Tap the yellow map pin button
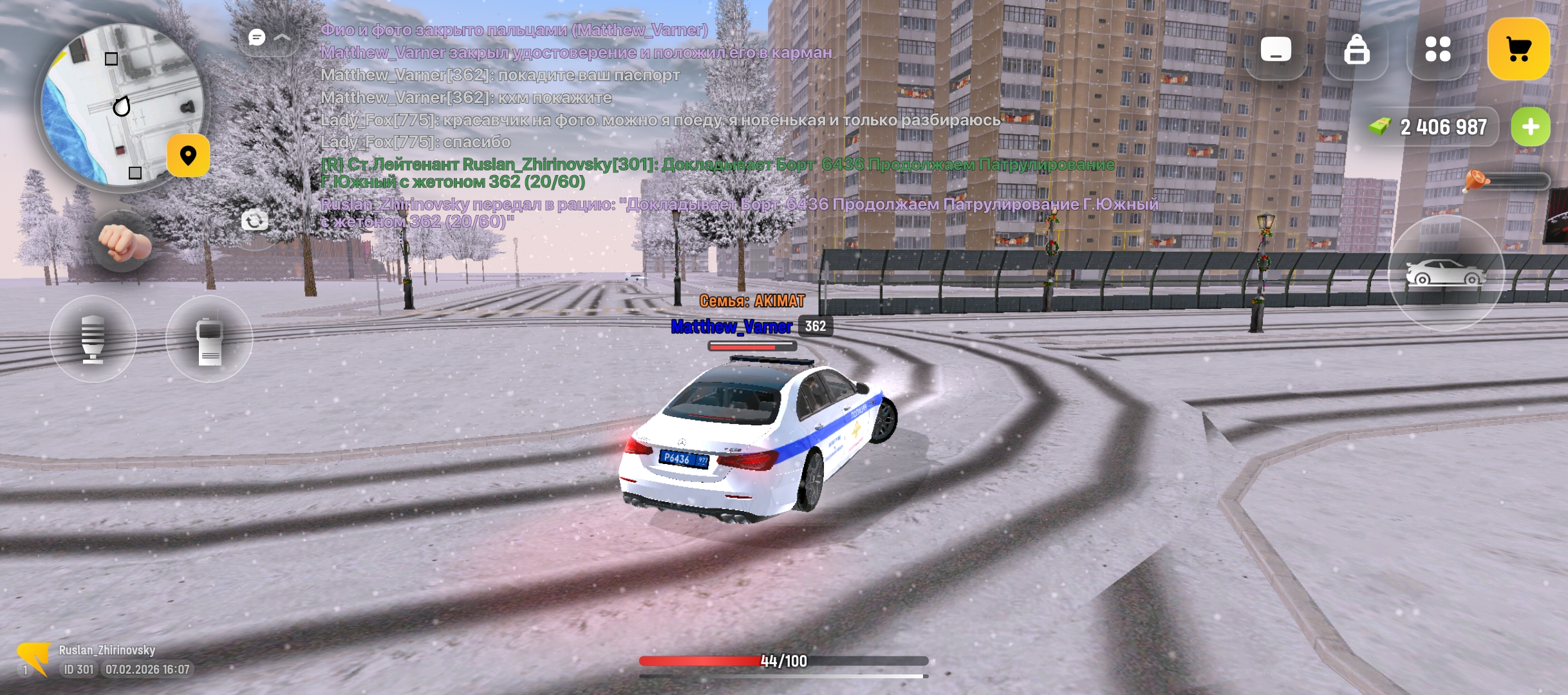This screenshot has height=695, width=1568. tap(188, 156)
